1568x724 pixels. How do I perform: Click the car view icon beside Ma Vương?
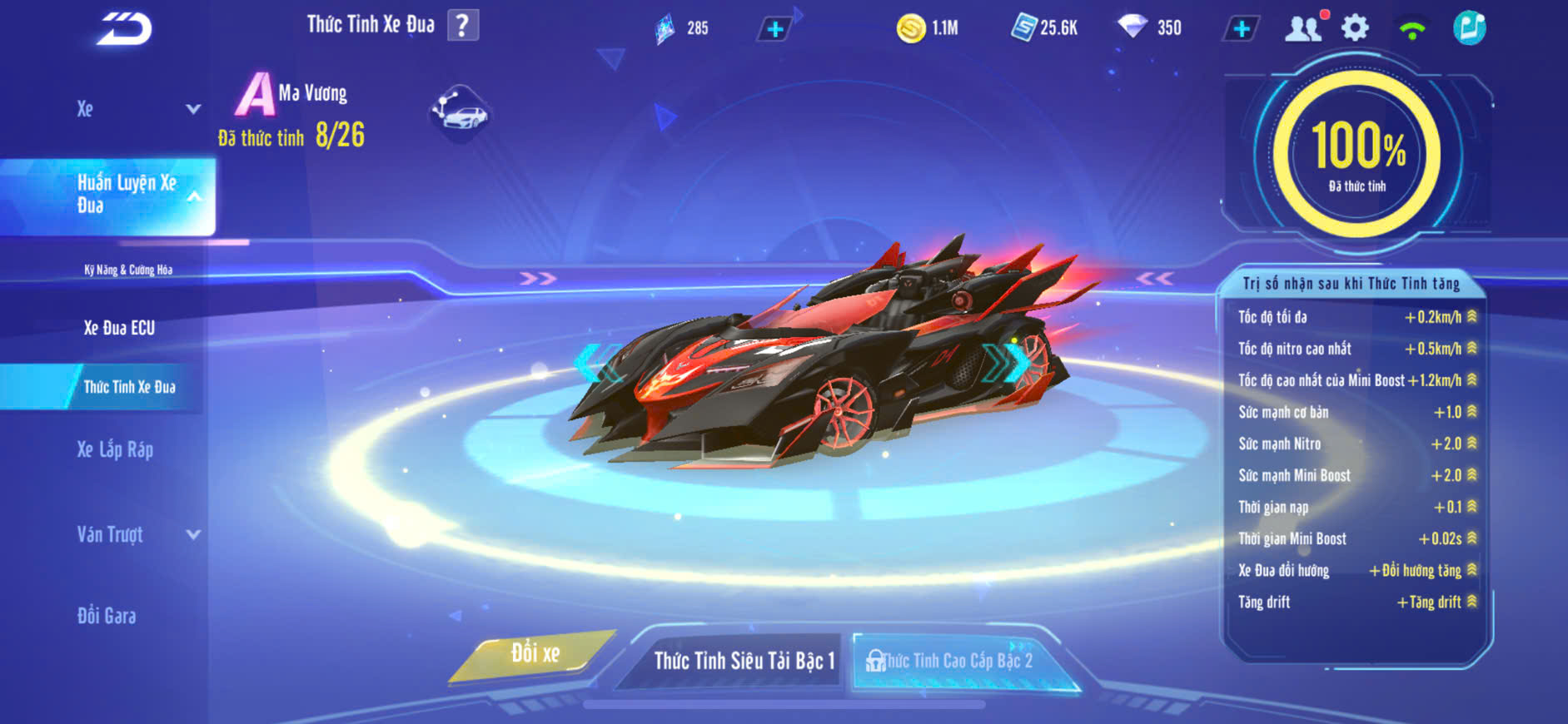pyautogui.click(x=460, y=113)
